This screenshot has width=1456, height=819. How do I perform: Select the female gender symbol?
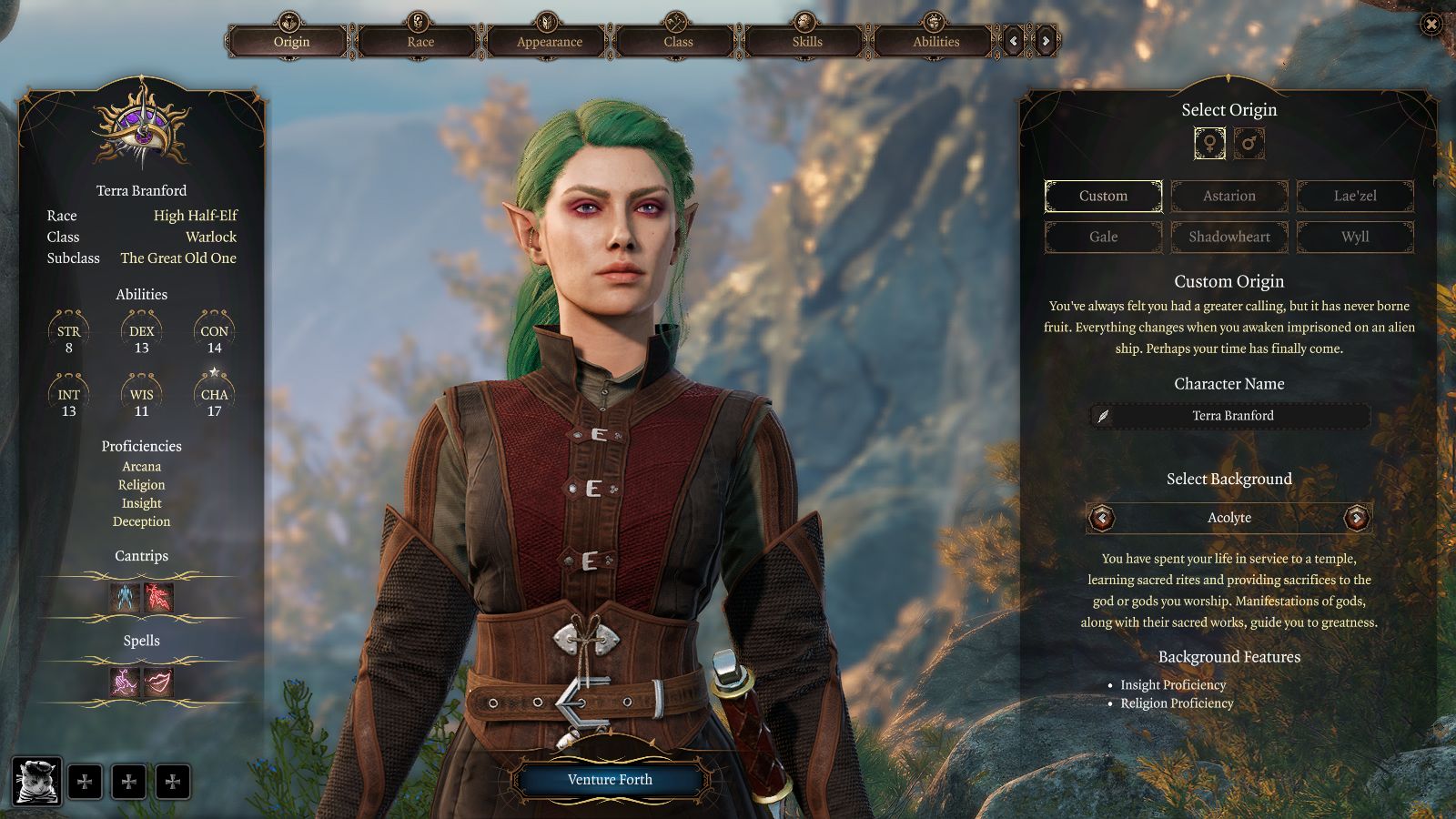click(x=1208, y=142)
